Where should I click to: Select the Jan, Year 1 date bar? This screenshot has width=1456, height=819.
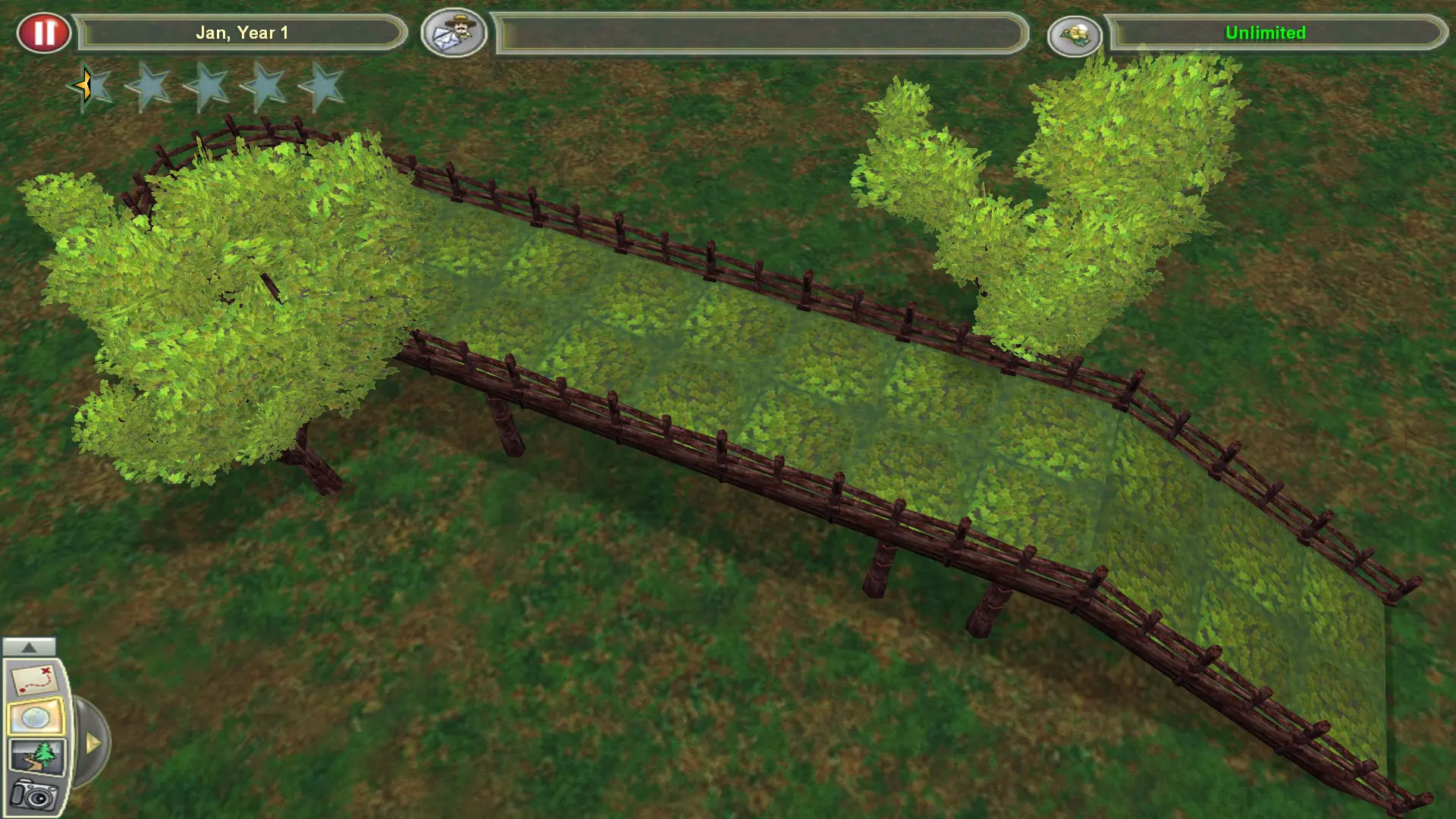pos(243,33)
